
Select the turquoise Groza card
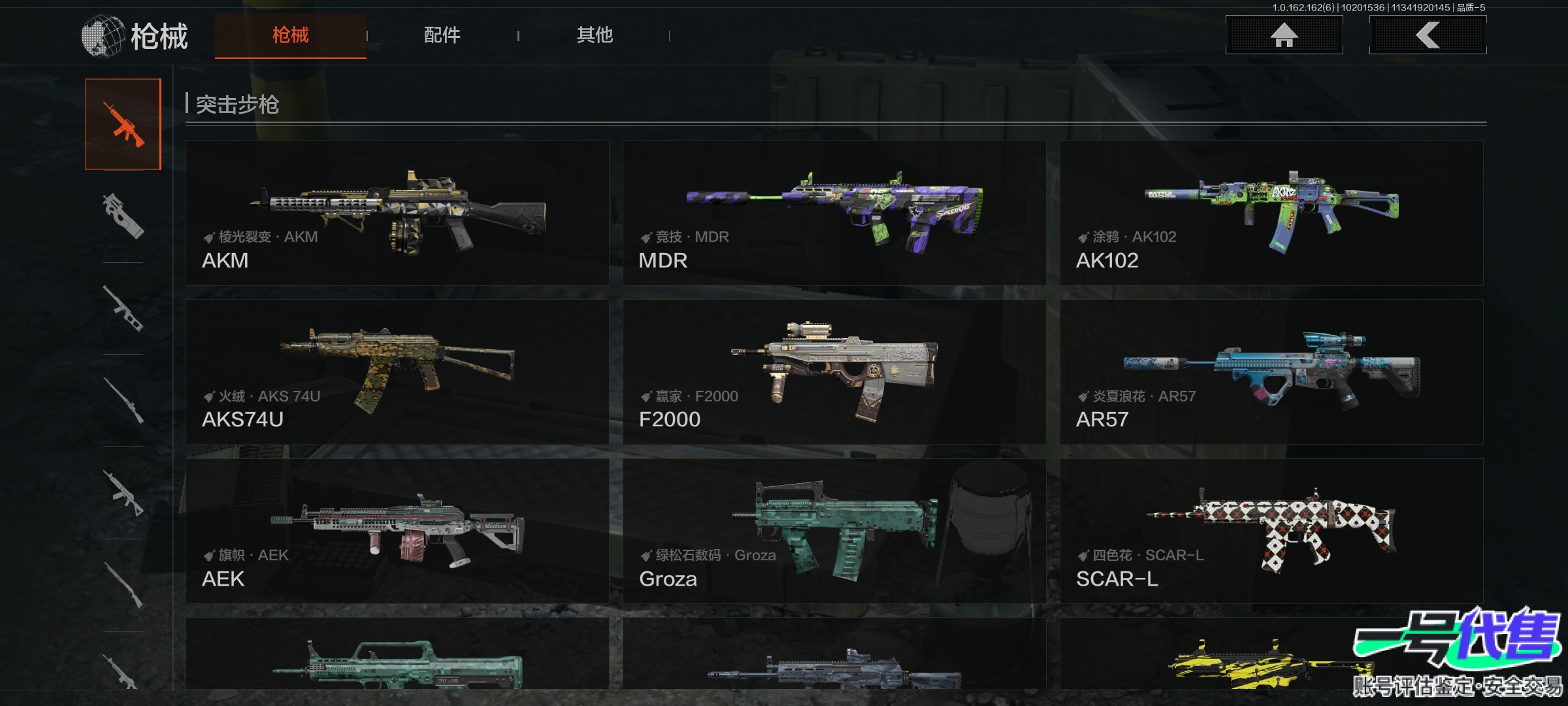pyautogui.click(x=834, y=531)
